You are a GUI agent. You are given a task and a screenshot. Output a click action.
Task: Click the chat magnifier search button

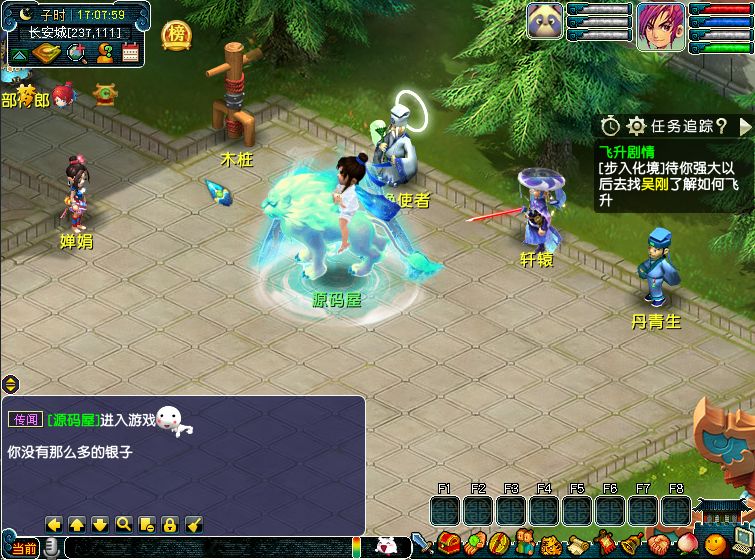[x=123, y=523]
